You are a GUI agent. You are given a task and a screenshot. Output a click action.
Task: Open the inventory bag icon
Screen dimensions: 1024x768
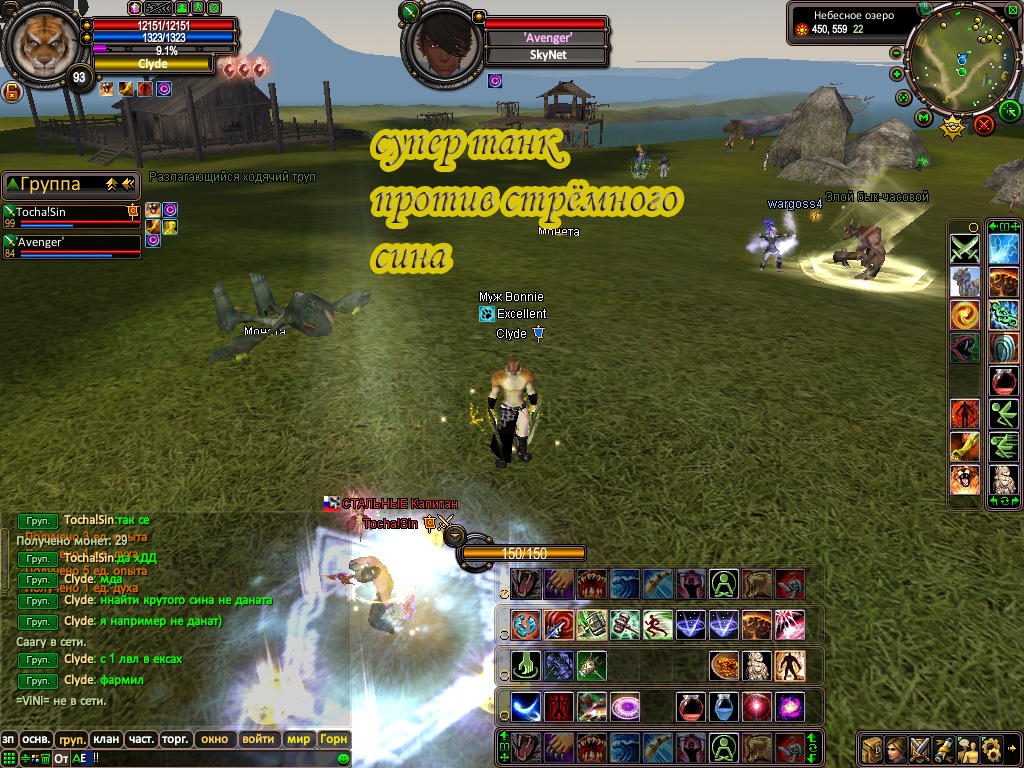click(x=871, y=749)
